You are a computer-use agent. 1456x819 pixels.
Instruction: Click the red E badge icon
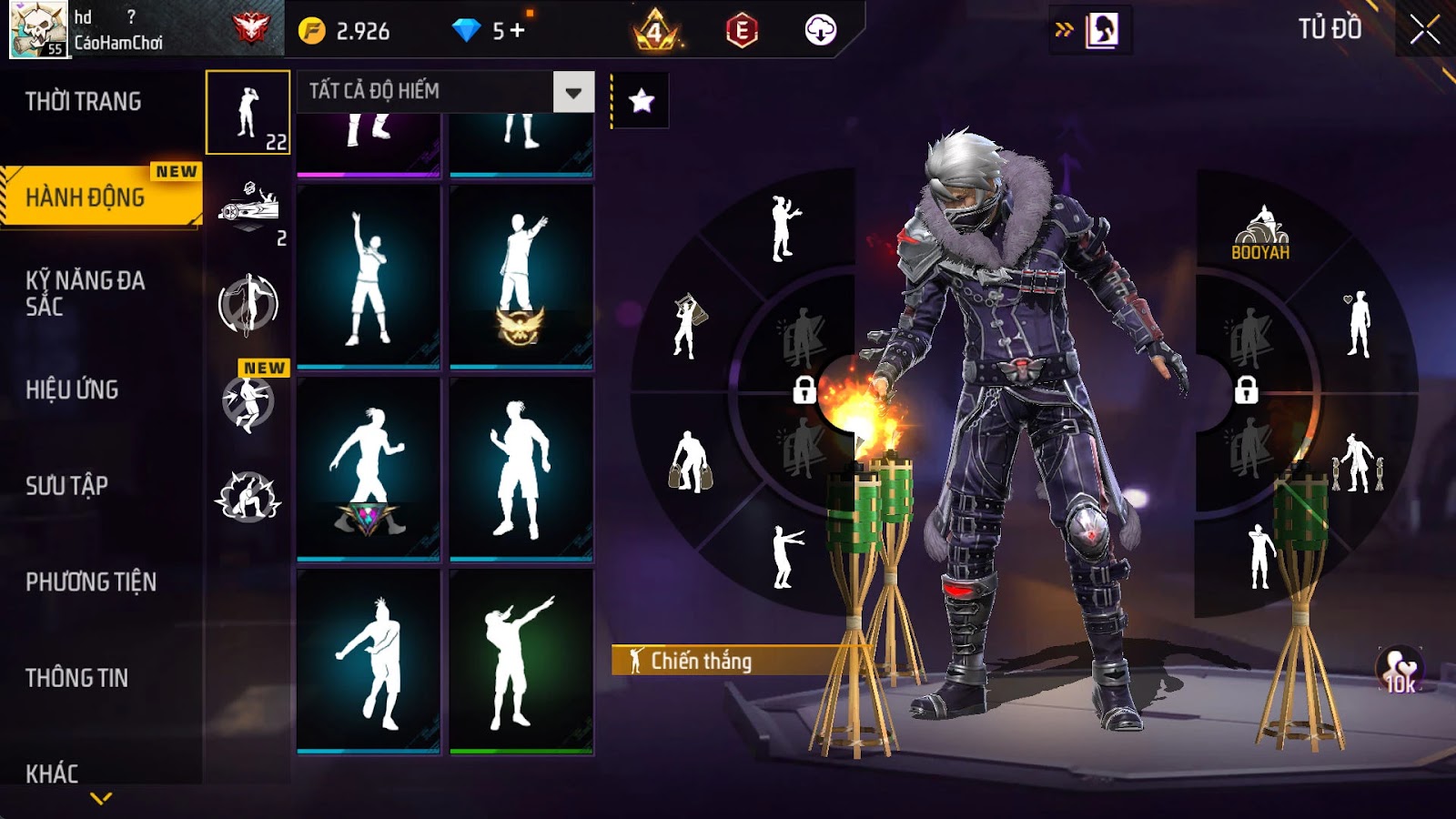click(x=742, y=31)
